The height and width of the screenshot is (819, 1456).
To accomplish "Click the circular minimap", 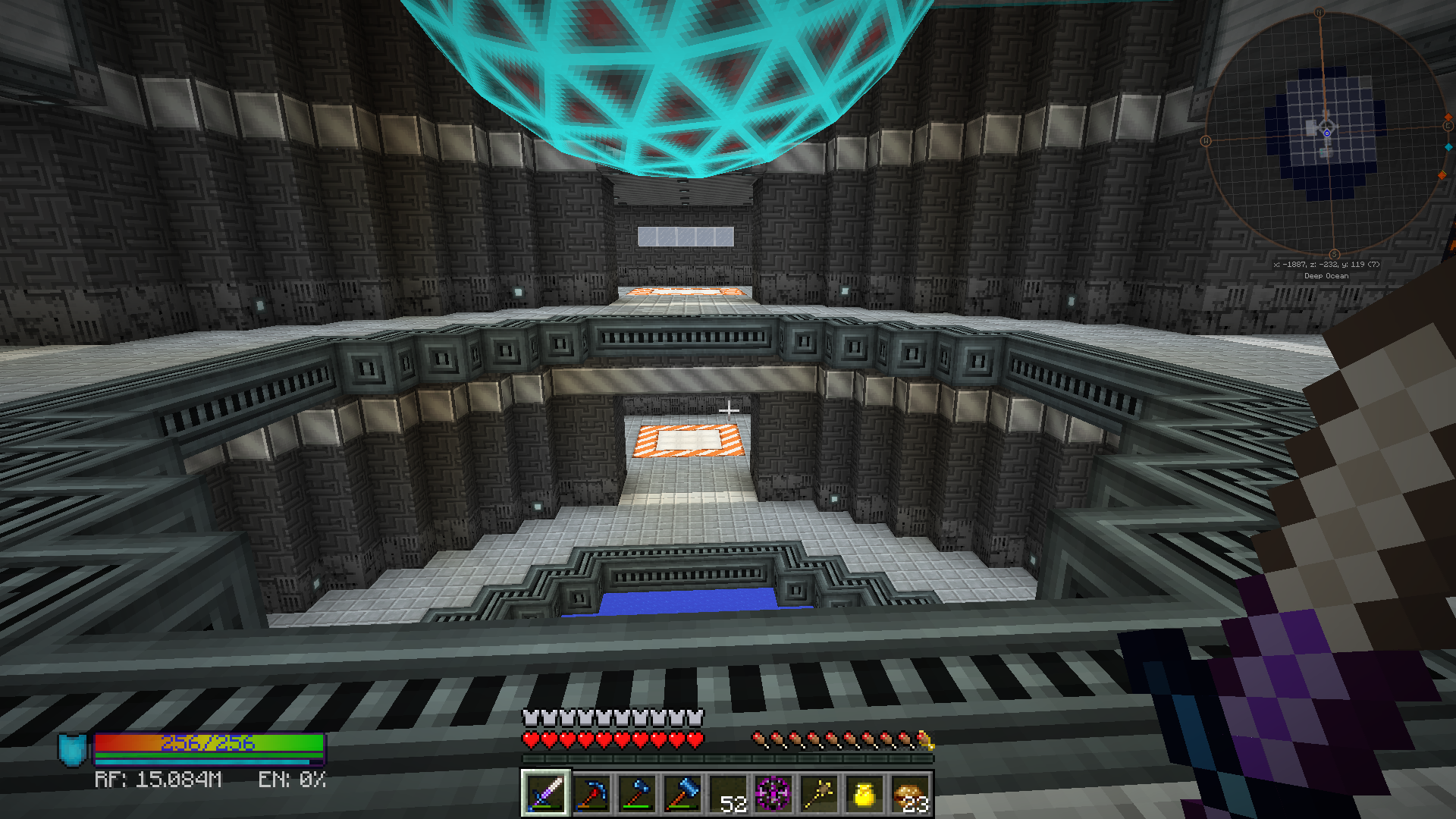I will click(x=1326, y=133).
